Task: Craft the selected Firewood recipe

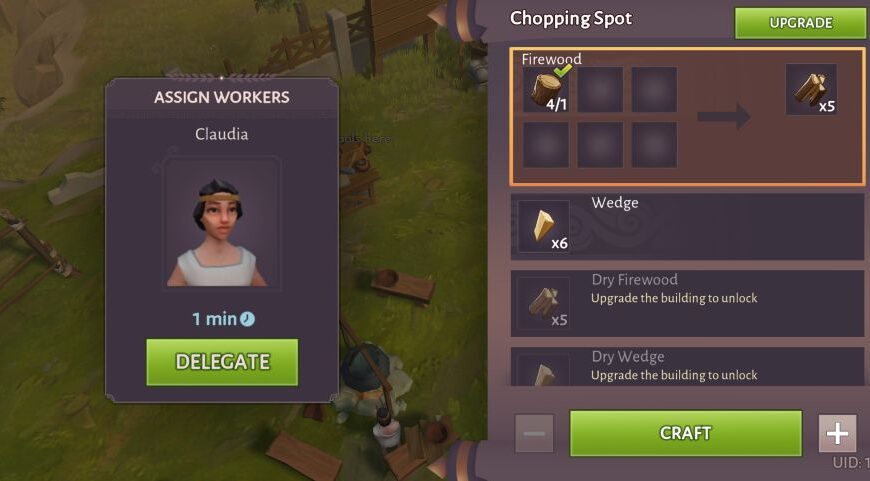Action: 685,433
